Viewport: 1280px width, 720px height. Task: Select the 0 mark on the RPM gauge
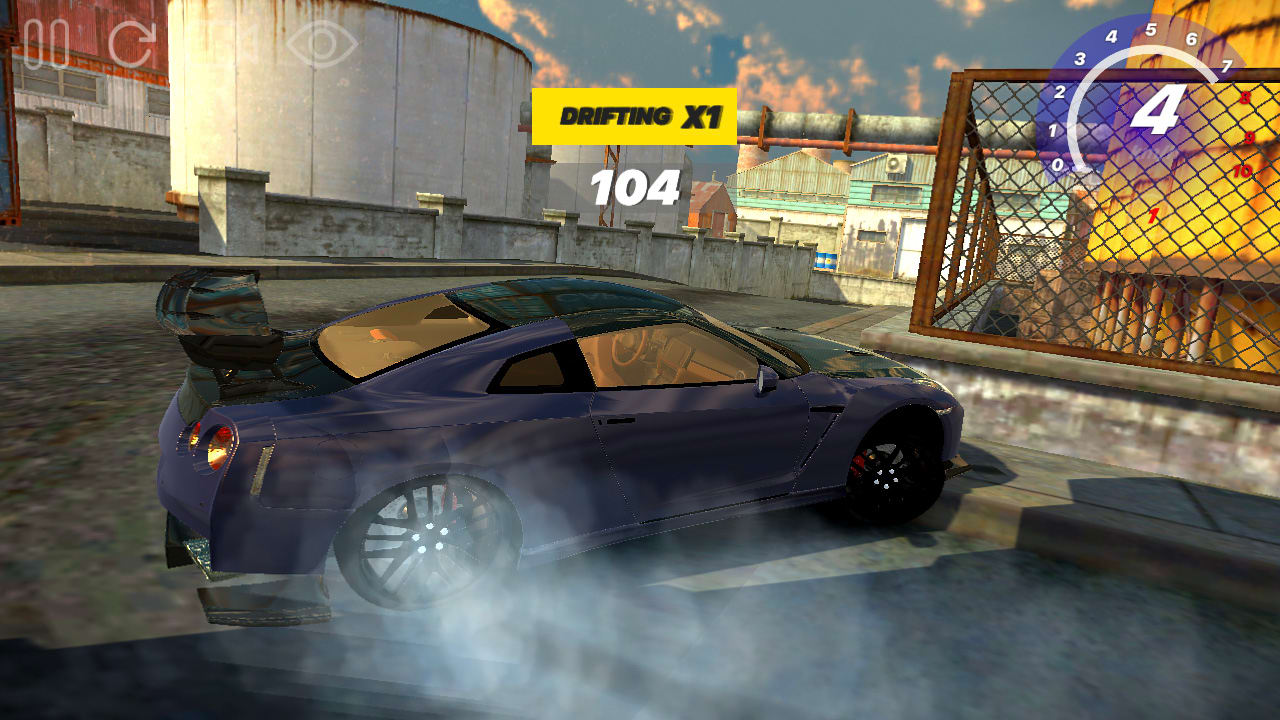[x=1057, y=164]
